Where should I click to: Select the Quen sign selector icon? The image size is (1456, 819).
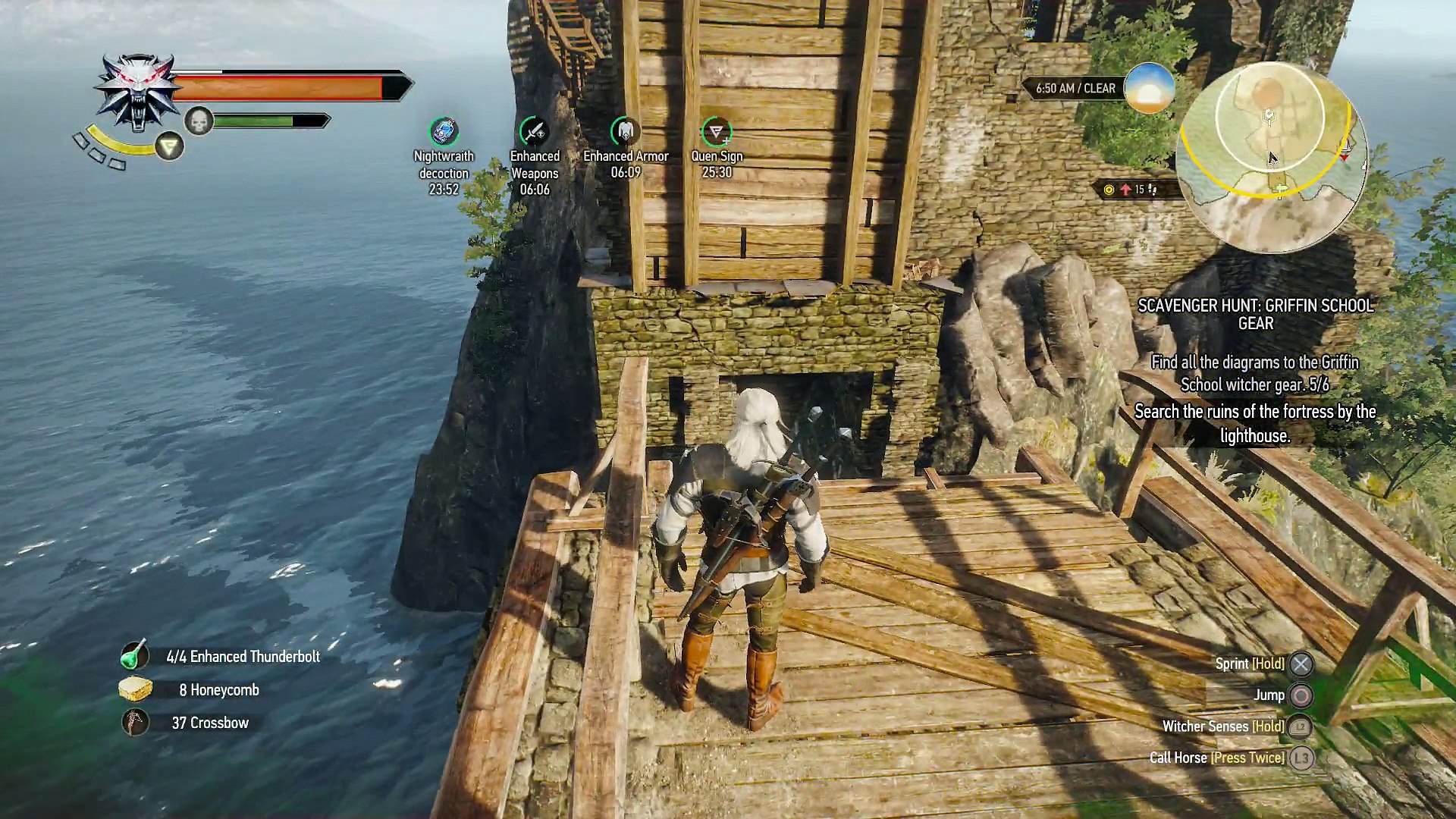[x=169, y=146]
